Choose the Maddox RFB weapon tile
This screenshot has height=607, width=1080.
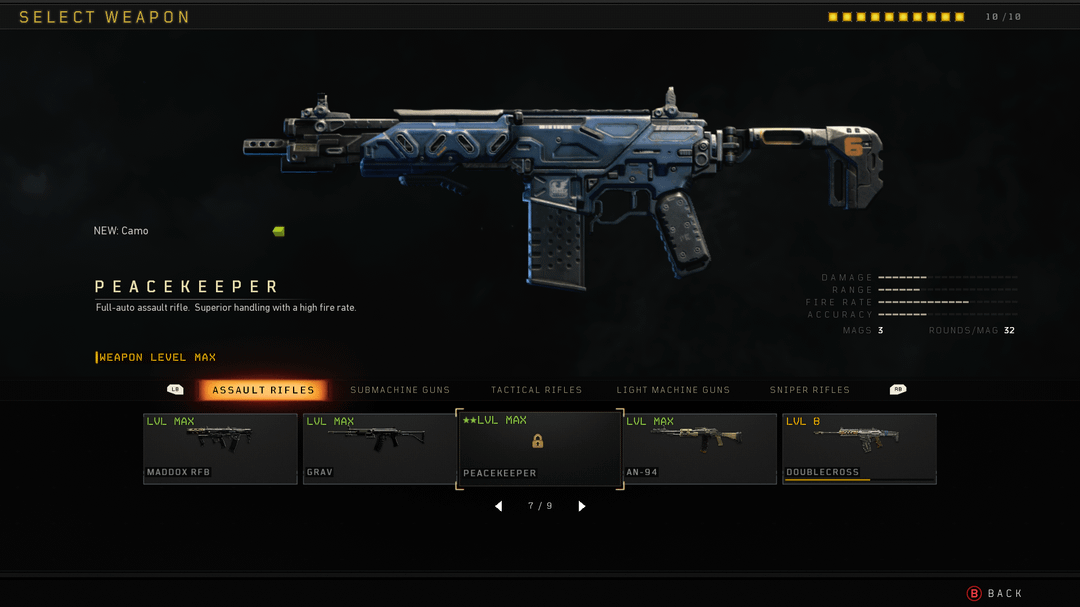[220, 448]
